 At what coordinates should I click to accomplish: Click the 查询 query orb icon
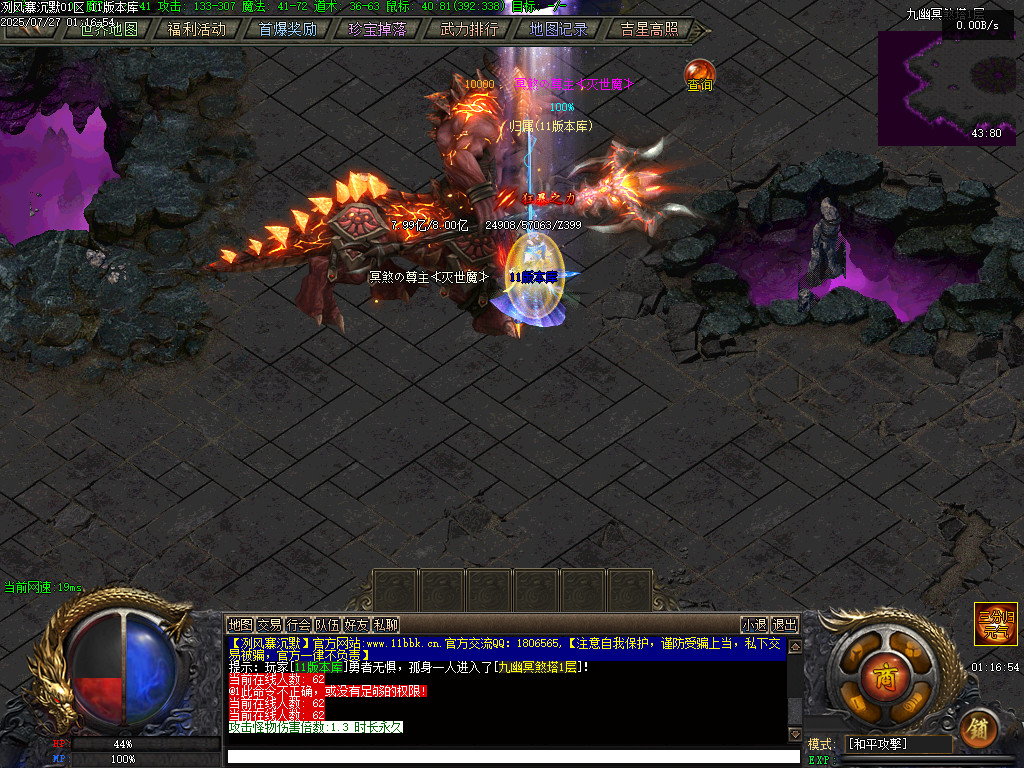point(700,75)
